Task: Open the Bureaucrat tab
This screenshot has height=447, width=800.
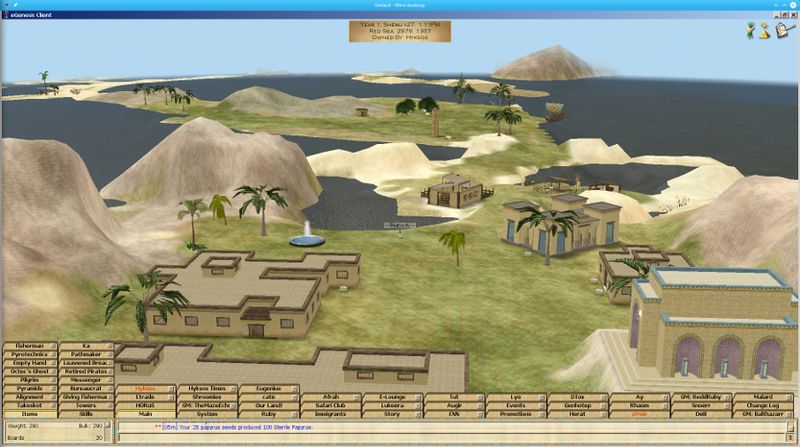Action: point(87,387)
